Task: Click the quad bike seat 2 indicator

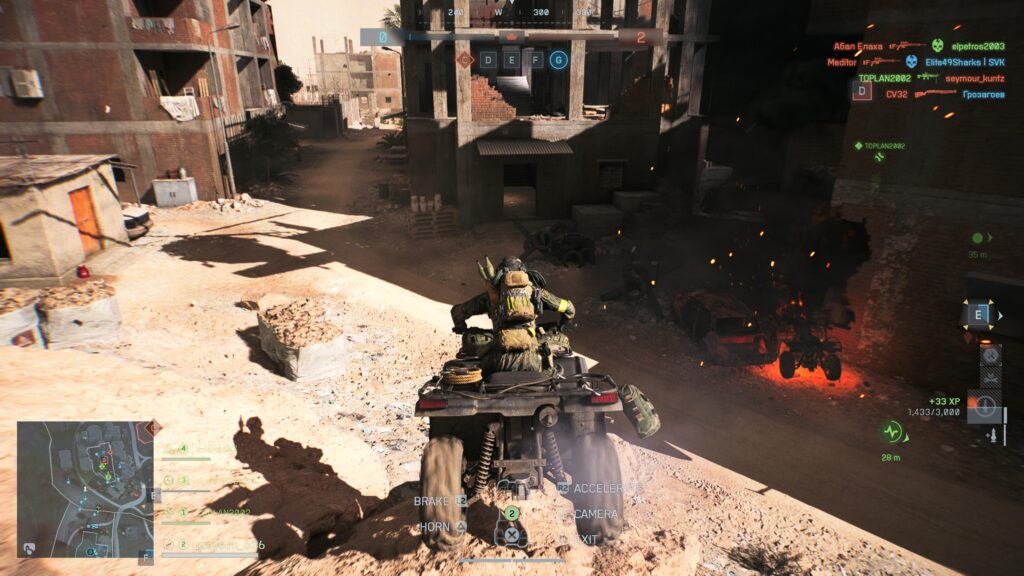Action: point(511,513)
